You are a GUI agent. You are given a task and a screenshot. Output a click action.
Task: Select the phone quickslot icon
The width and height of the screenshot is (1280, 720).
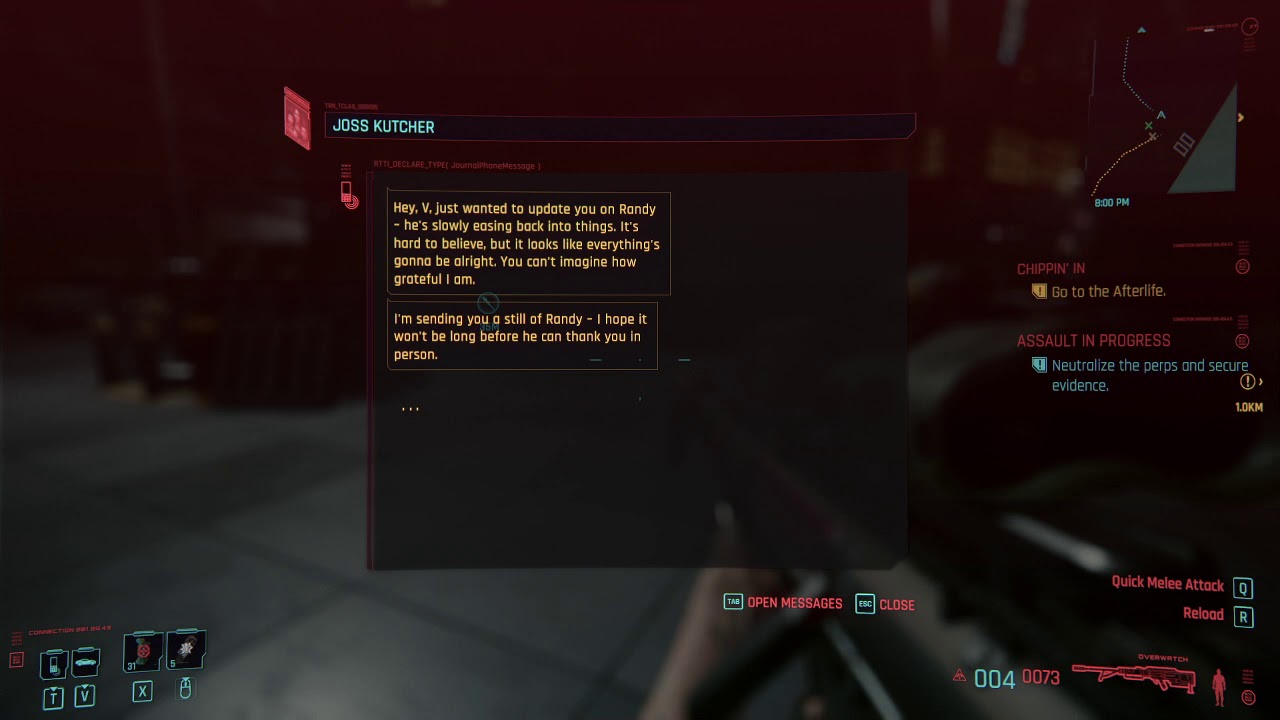tap(55, 665)
